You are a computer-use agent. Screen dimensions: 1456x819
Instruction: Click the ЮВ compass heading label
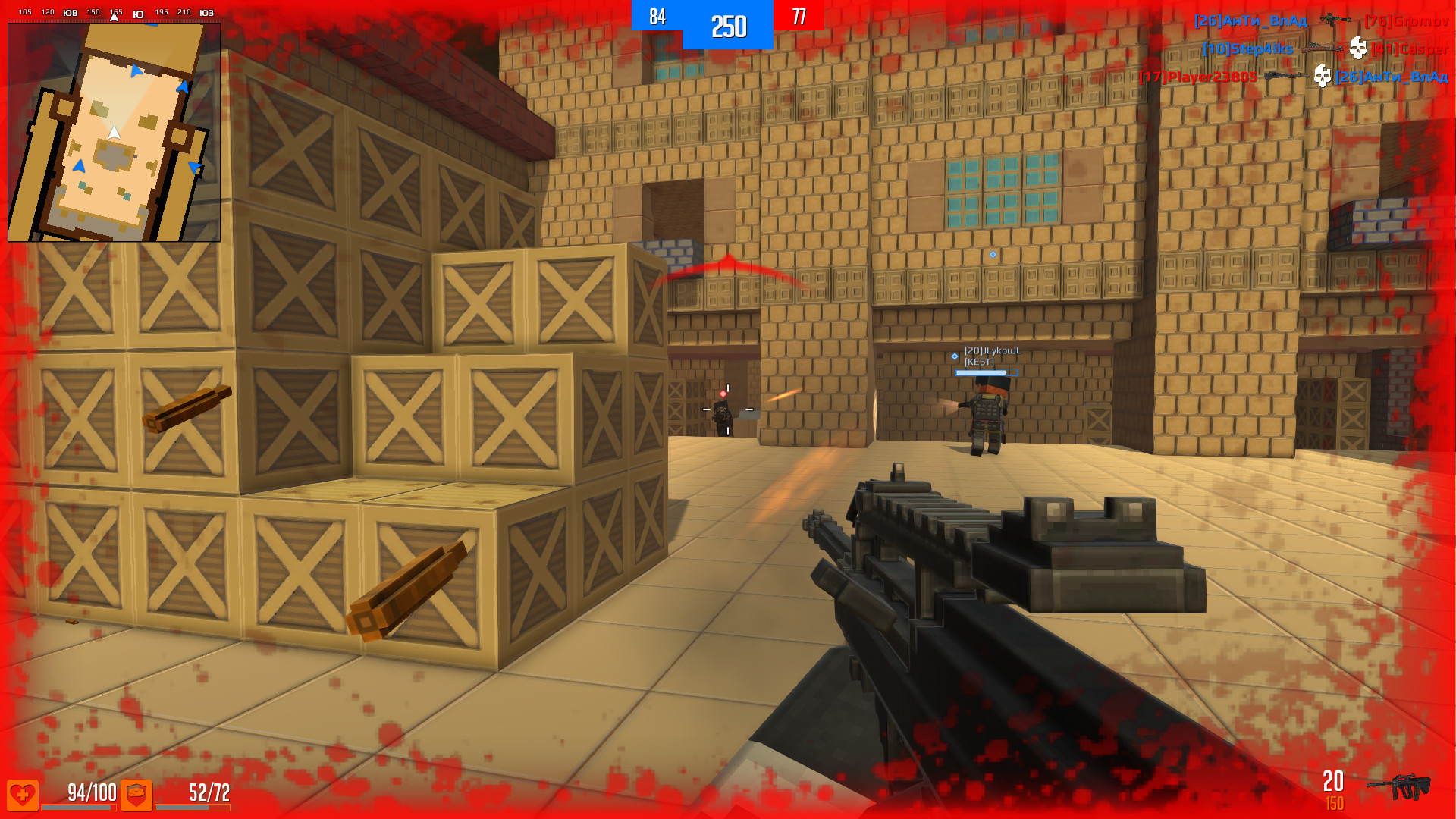click(70, 13)
